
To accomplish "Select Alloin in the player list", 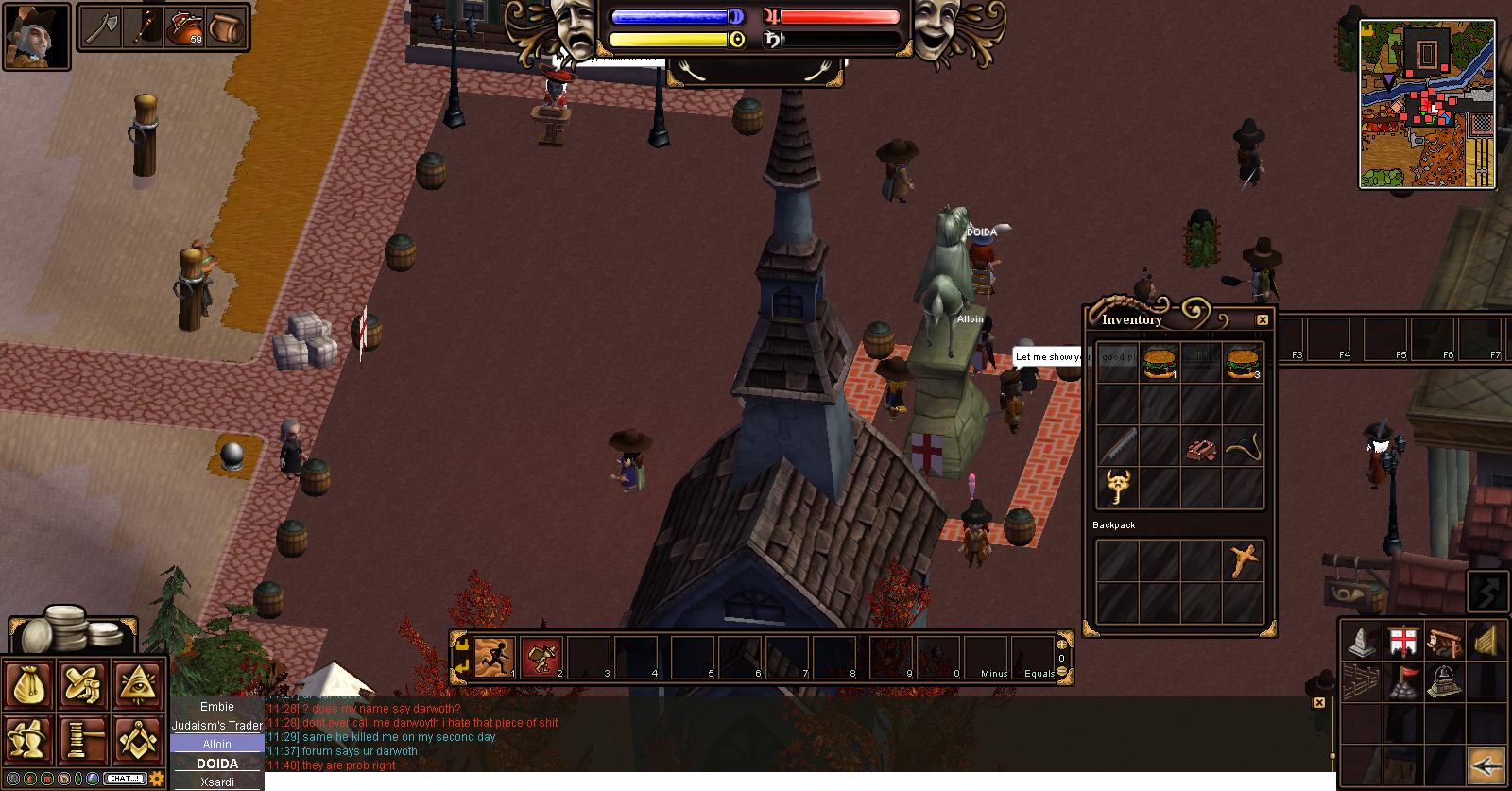I will (x=216, y=745).
